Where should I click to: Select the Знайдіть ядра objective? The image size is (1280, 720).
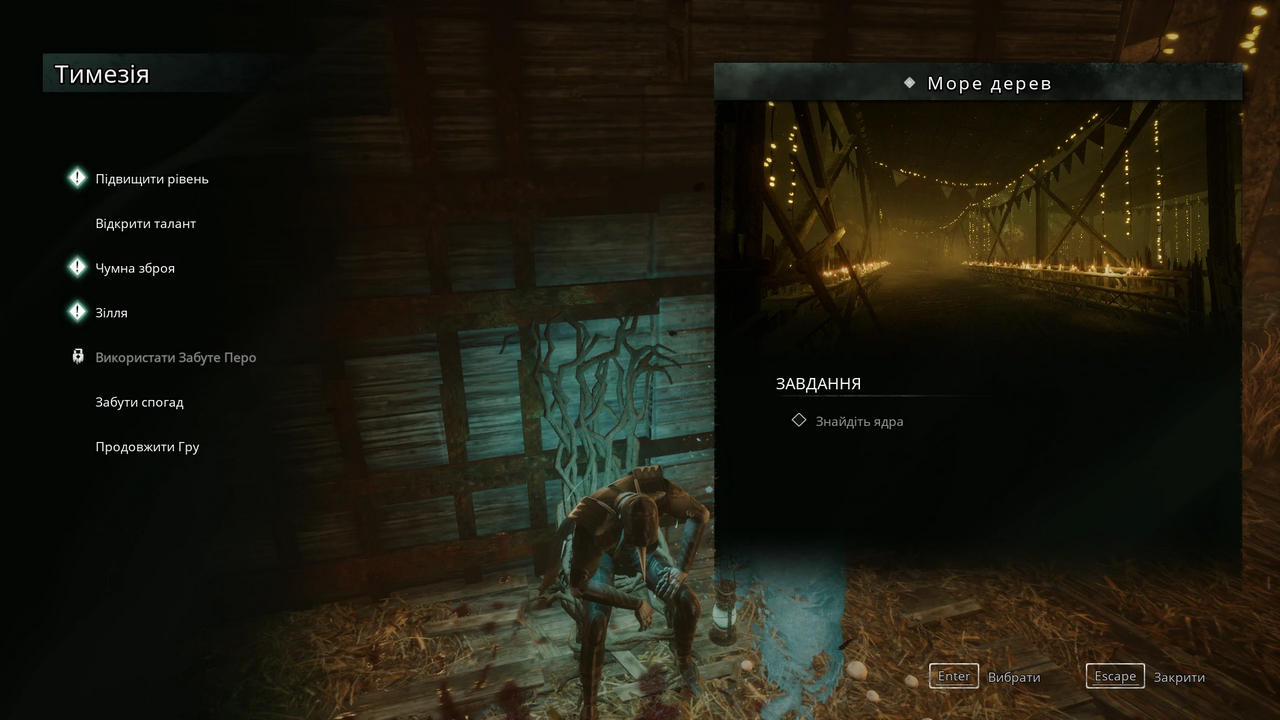[858, 421]
